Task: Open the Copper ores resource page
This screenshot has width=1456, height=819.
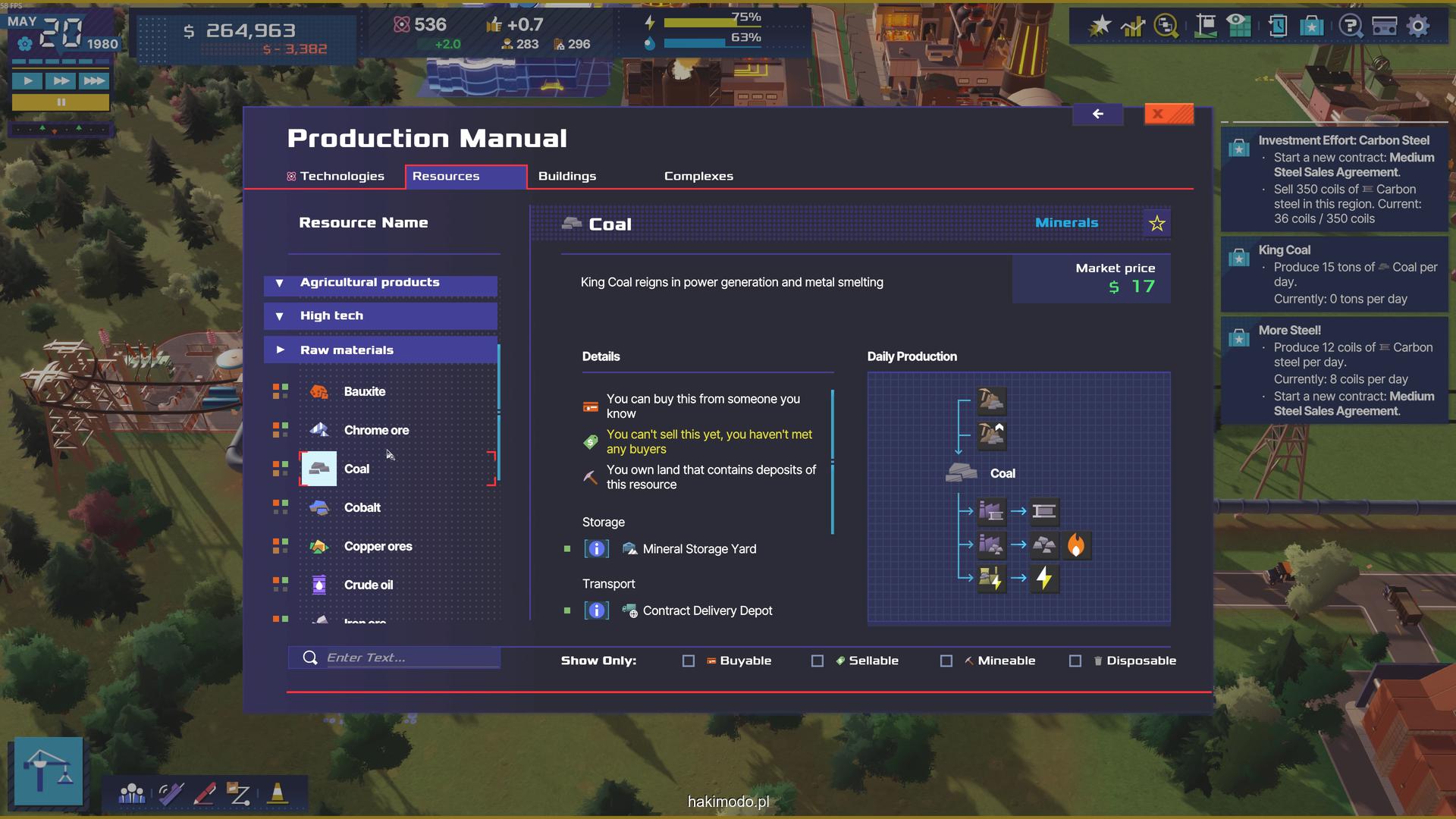Action: [378, 547]
